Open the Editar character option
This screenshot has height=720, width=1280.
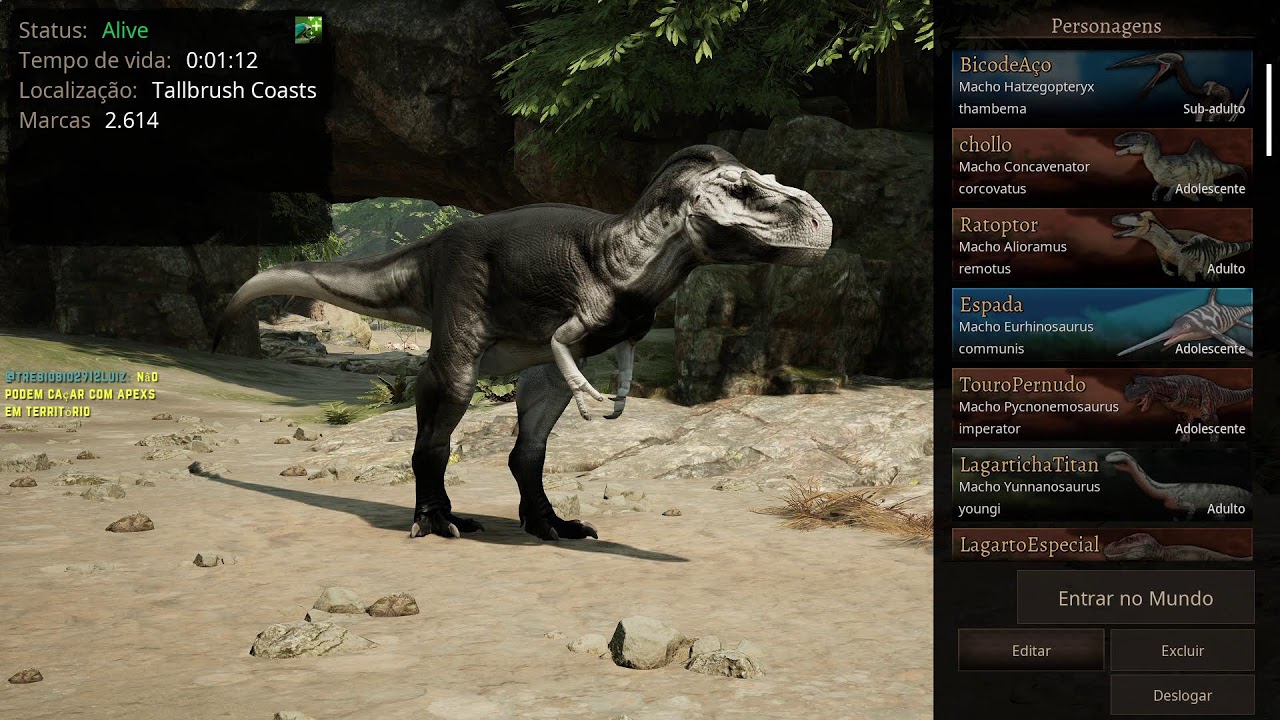pyautogui.click(x=1031, y=650)
